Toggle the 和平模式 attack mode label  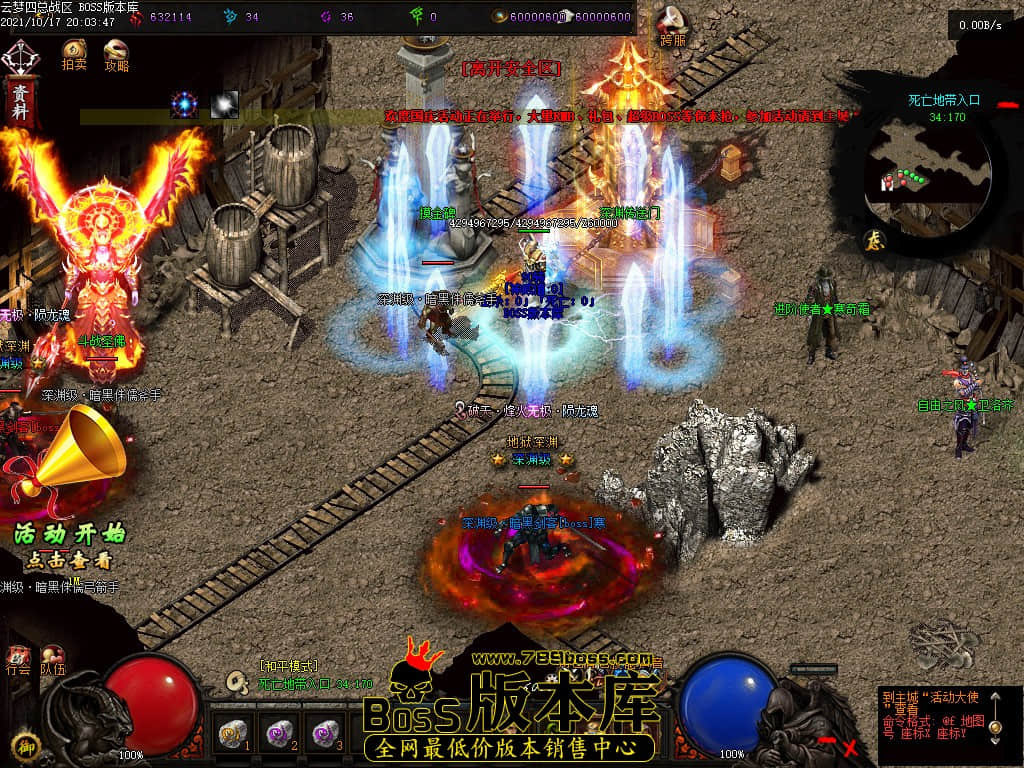[x=288, y=666]
